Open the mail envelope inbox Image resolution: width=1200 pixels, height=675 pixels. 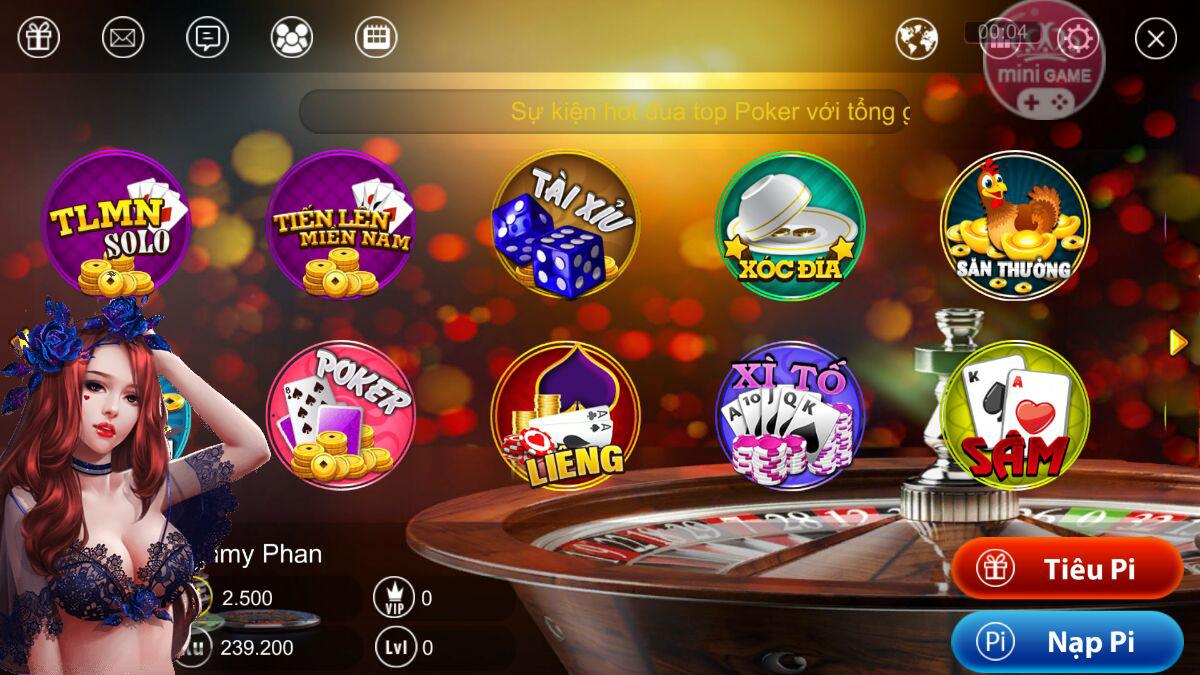pyautogui.click(x=123, y=38)
